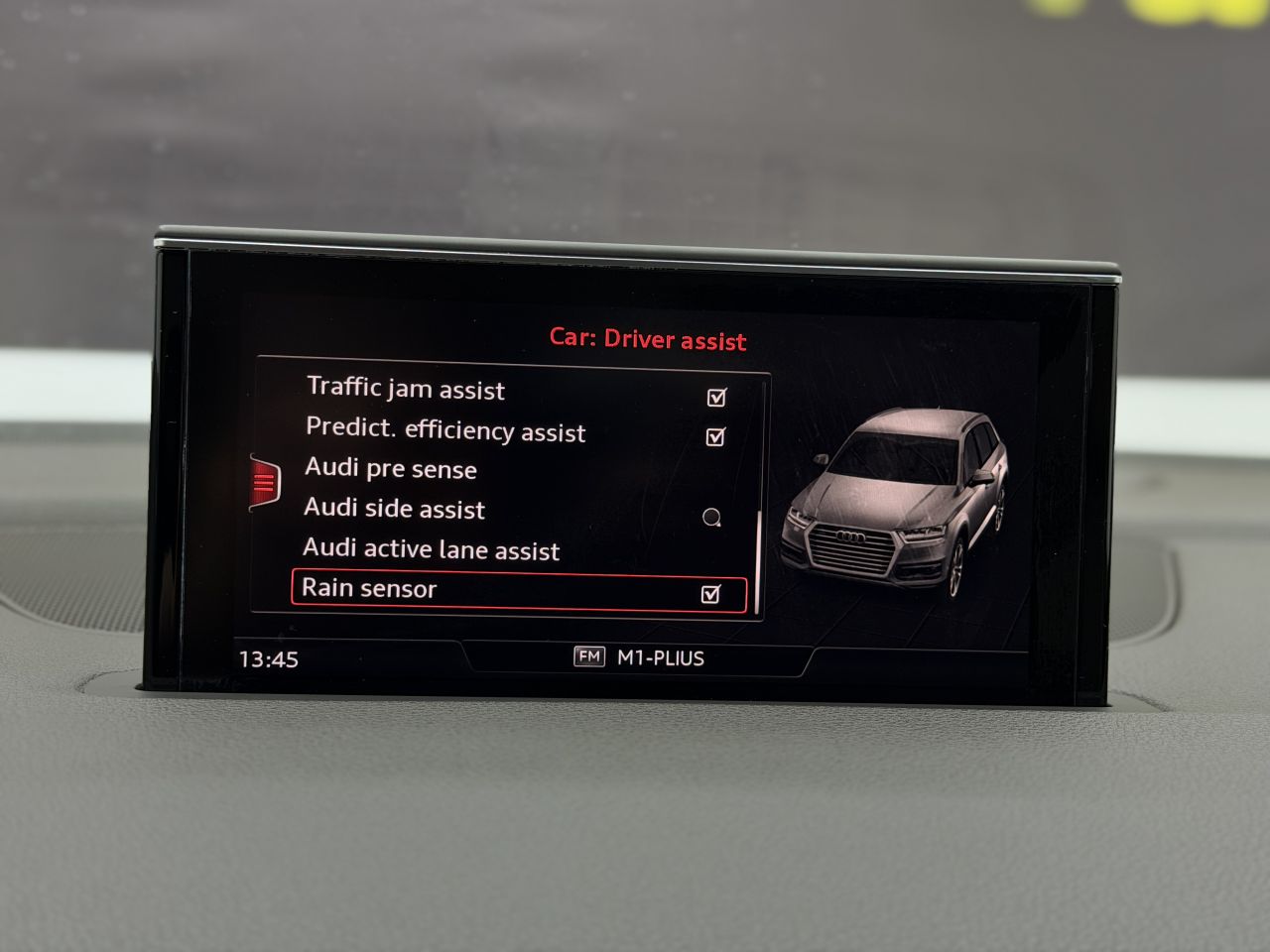The height and width of the screenshot is (952, 1270).
Task: Disable the Rain sensor checkbox
Action: (710, 594)
